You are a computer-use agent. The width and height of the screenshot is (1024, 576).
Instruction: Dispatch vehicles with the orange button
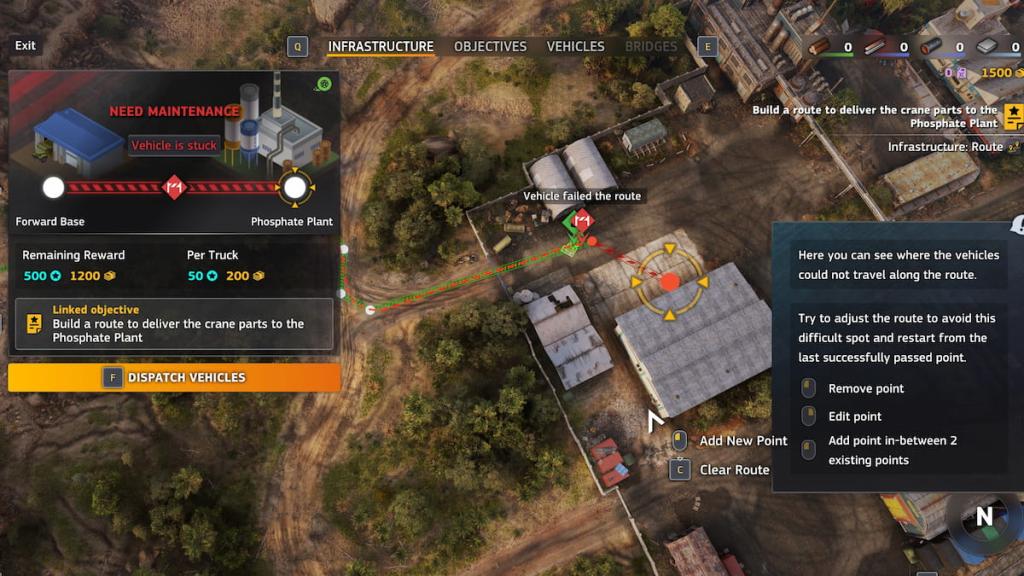[174, 377]
